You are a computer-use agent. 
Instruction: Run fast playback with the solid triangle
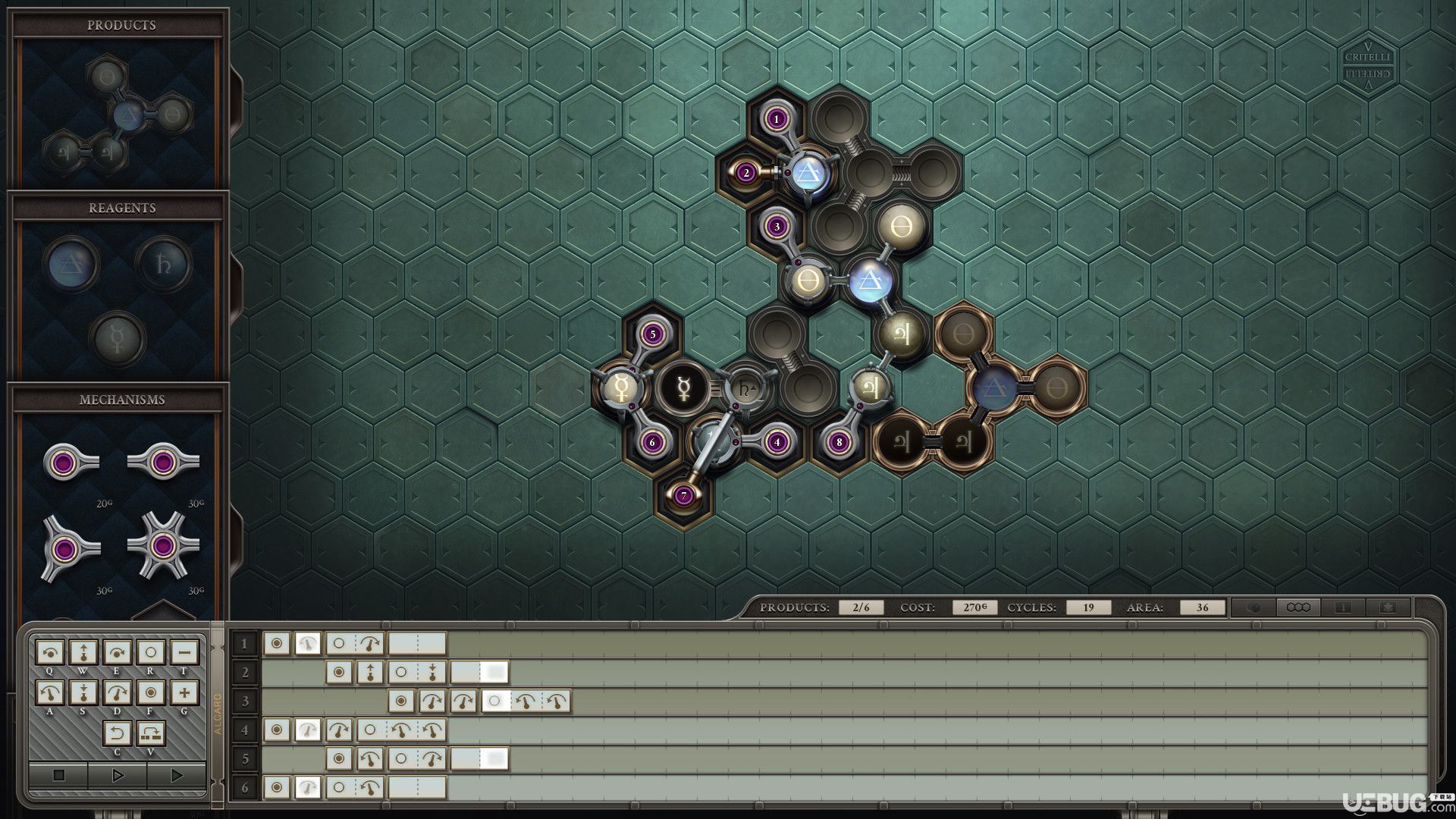point(177,776)
